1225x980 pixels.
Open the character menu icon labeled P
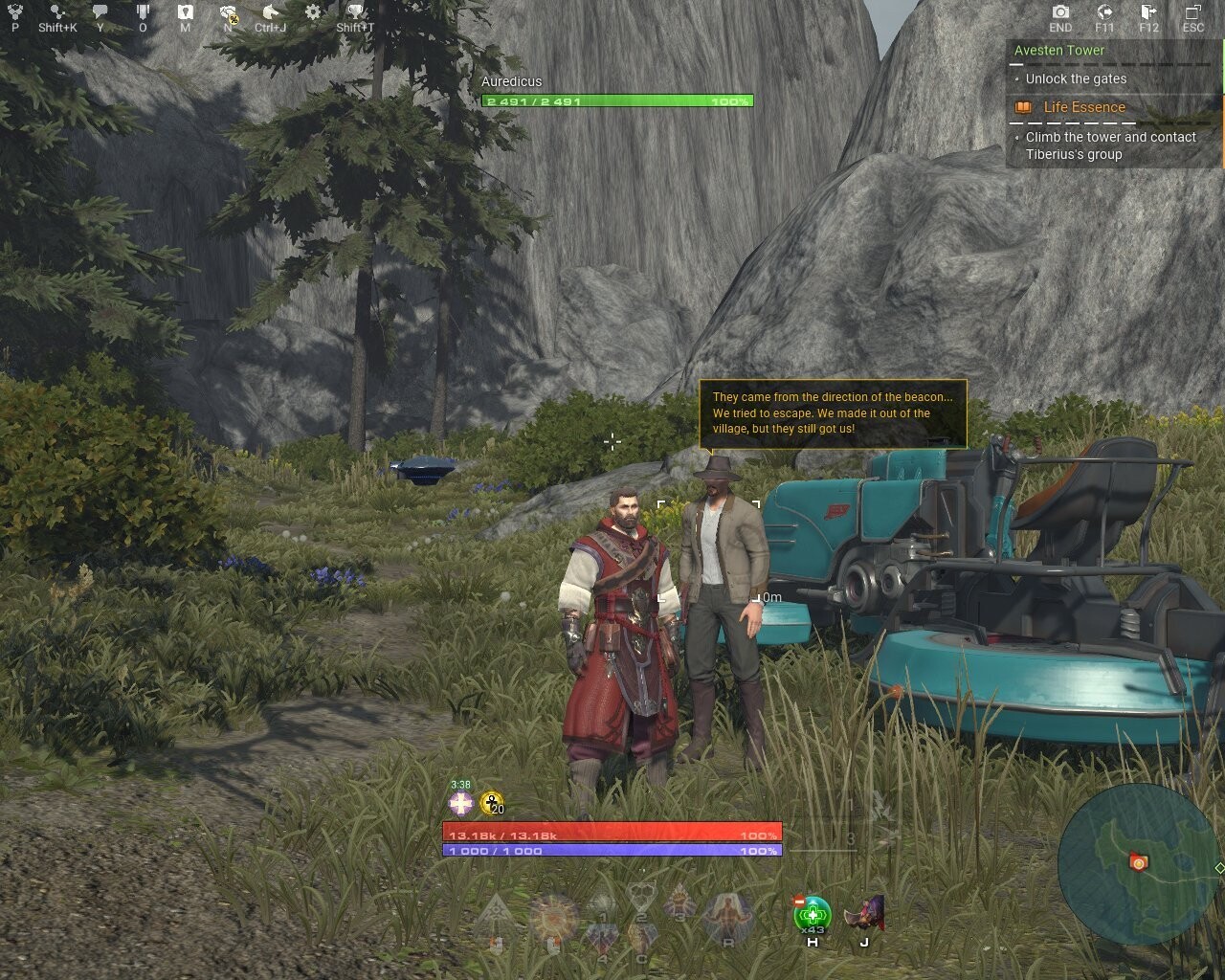click(x=14, y=13)
